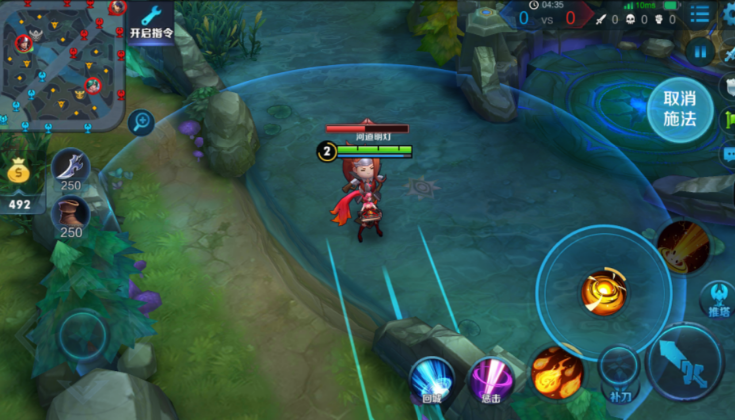Click the magnifier zoom button below minimap

click(x=141, y=123)
